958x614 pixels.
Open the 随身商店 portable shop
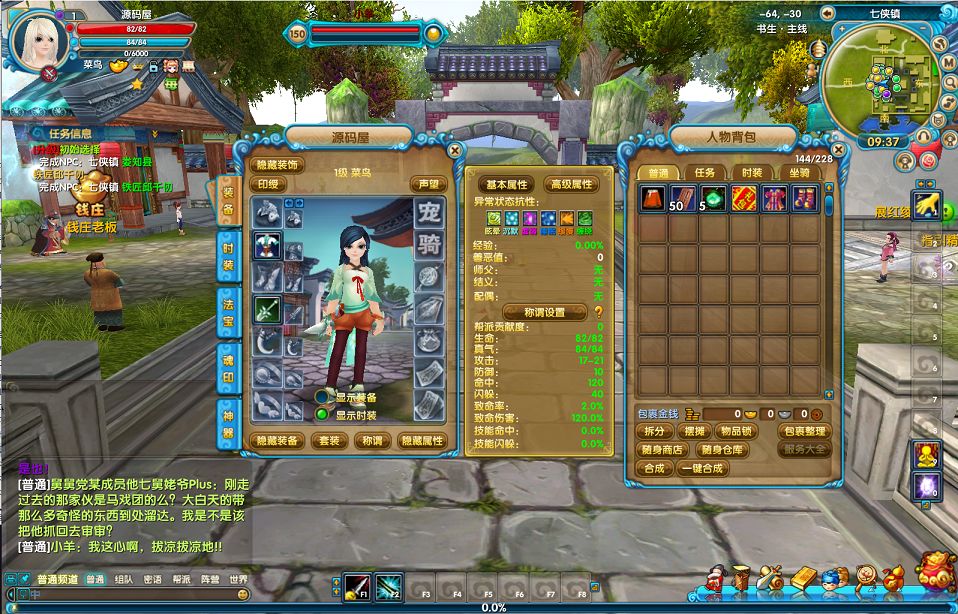click(661, 450)
